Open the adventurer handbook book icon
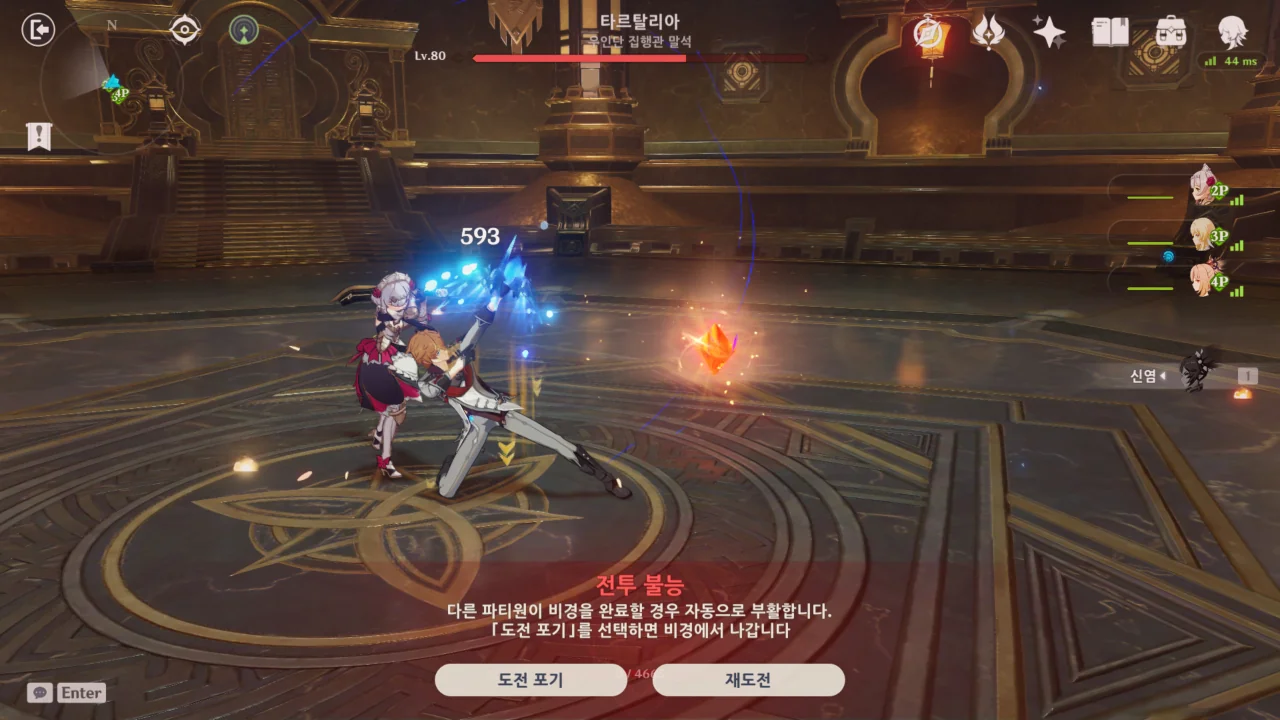1280x720 pixels. [x=1110, y=32]
